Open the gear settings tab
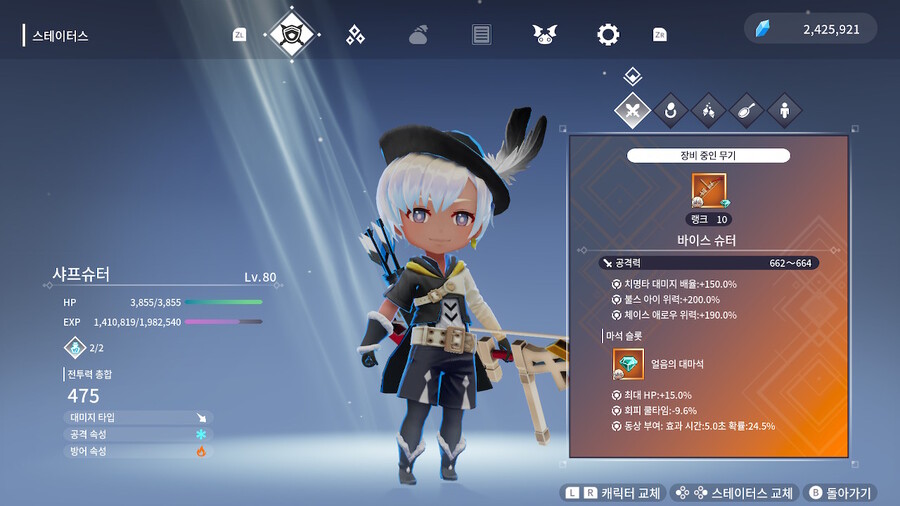 click(x=607, y=35)
